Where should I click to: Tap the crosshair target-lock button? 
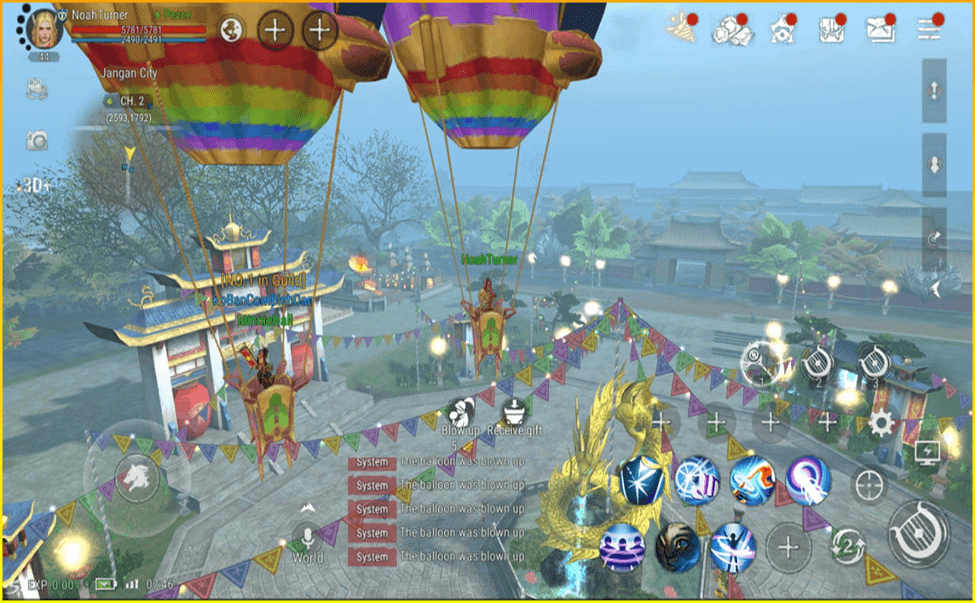pos(869,486)
